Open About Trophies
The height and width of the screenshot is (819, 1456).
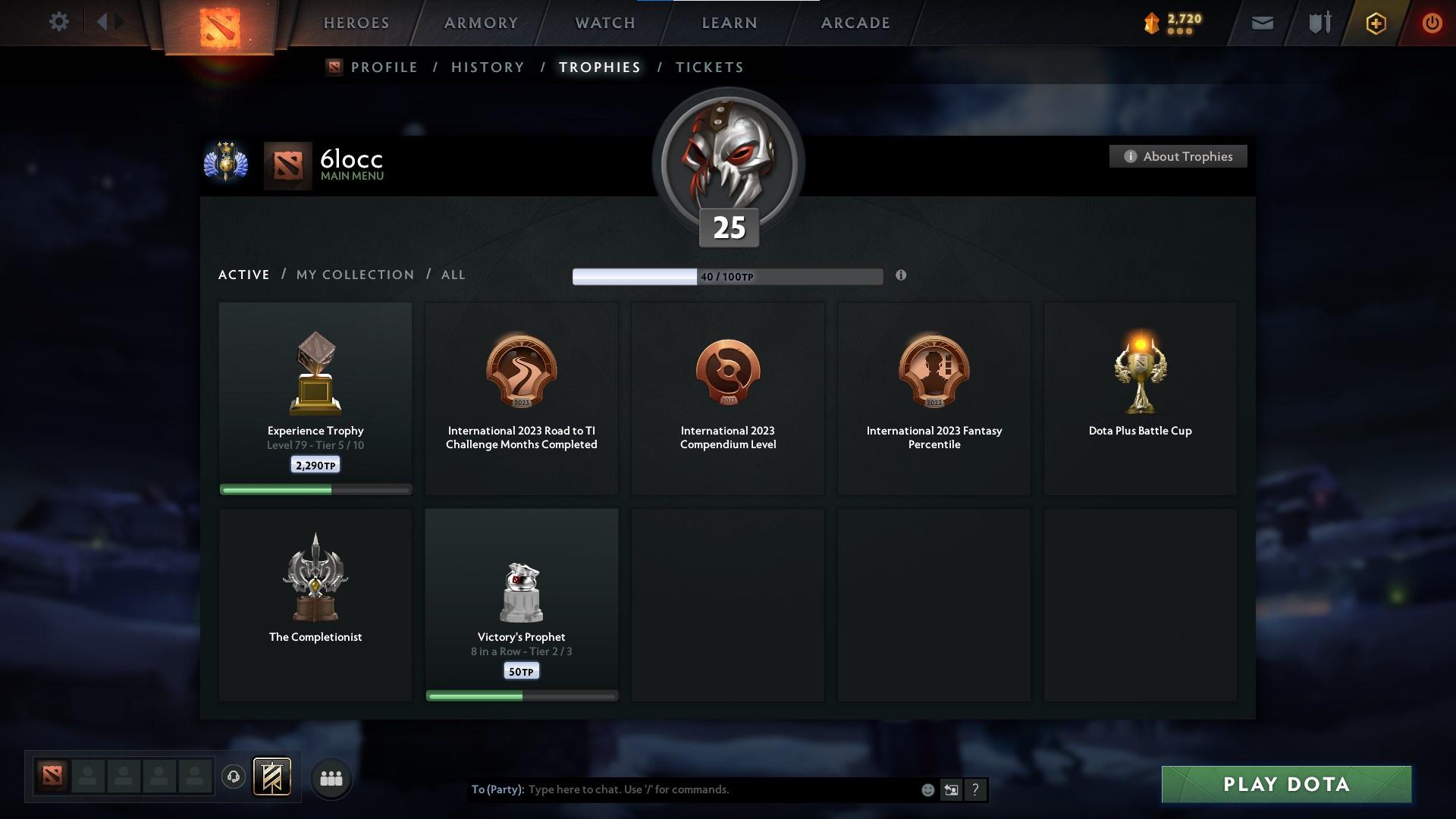click(1178, 156)
